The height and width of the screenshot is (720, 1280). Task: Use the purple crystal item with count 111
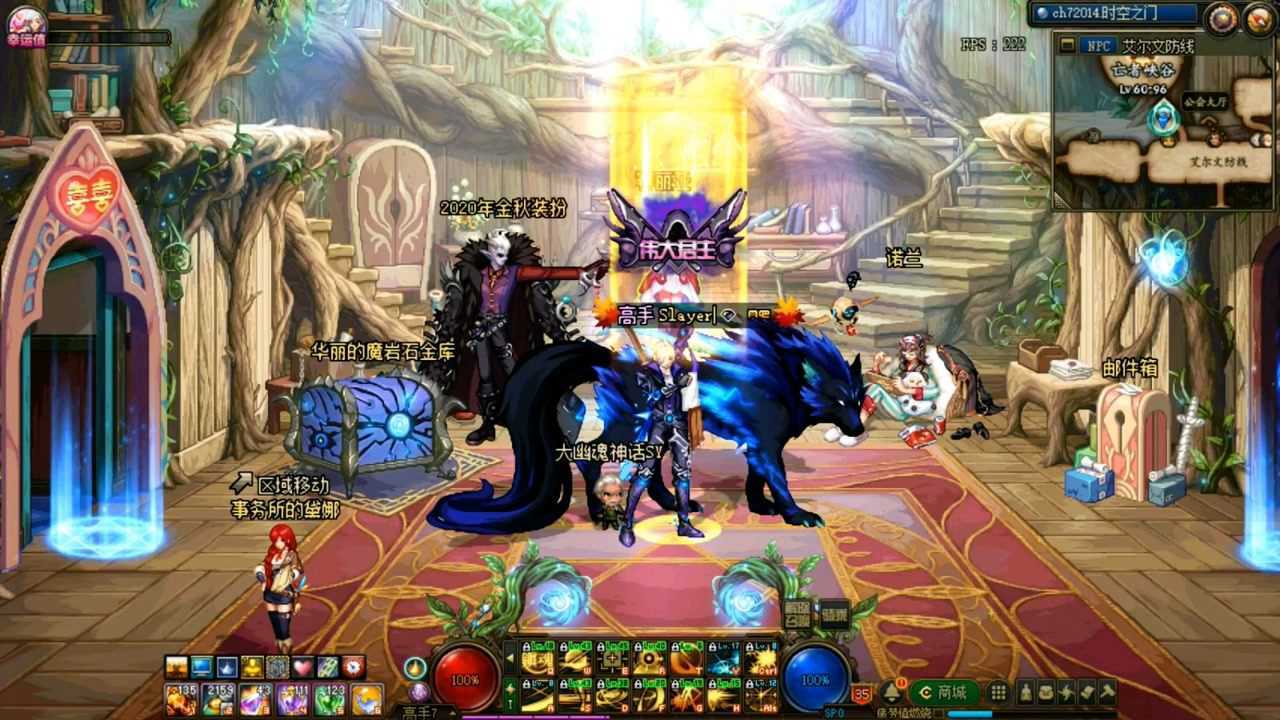click(x=292, y=699)
